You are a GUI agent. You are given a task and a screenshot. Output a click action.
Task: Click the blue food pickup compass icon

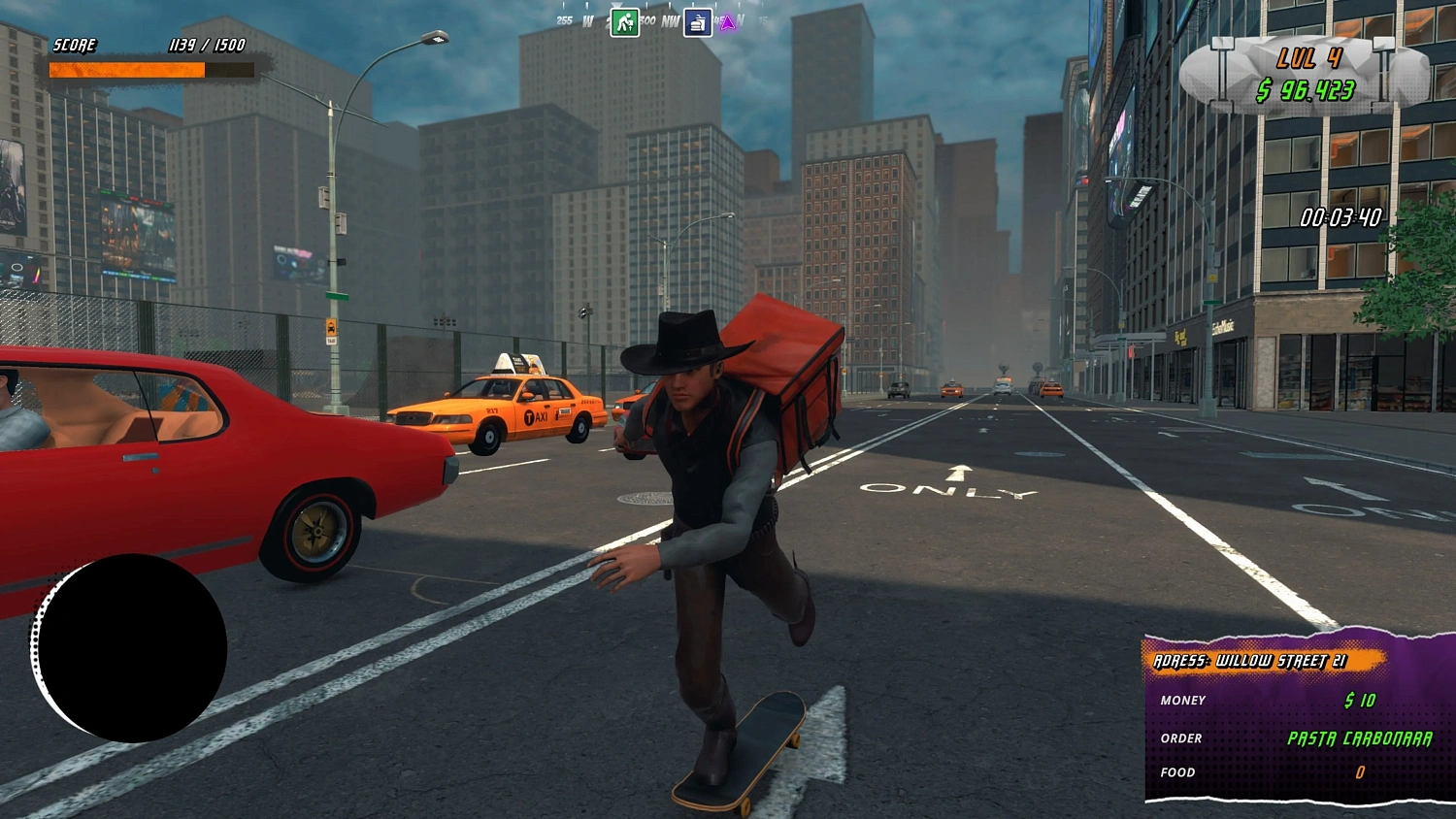tap(698, 22)
